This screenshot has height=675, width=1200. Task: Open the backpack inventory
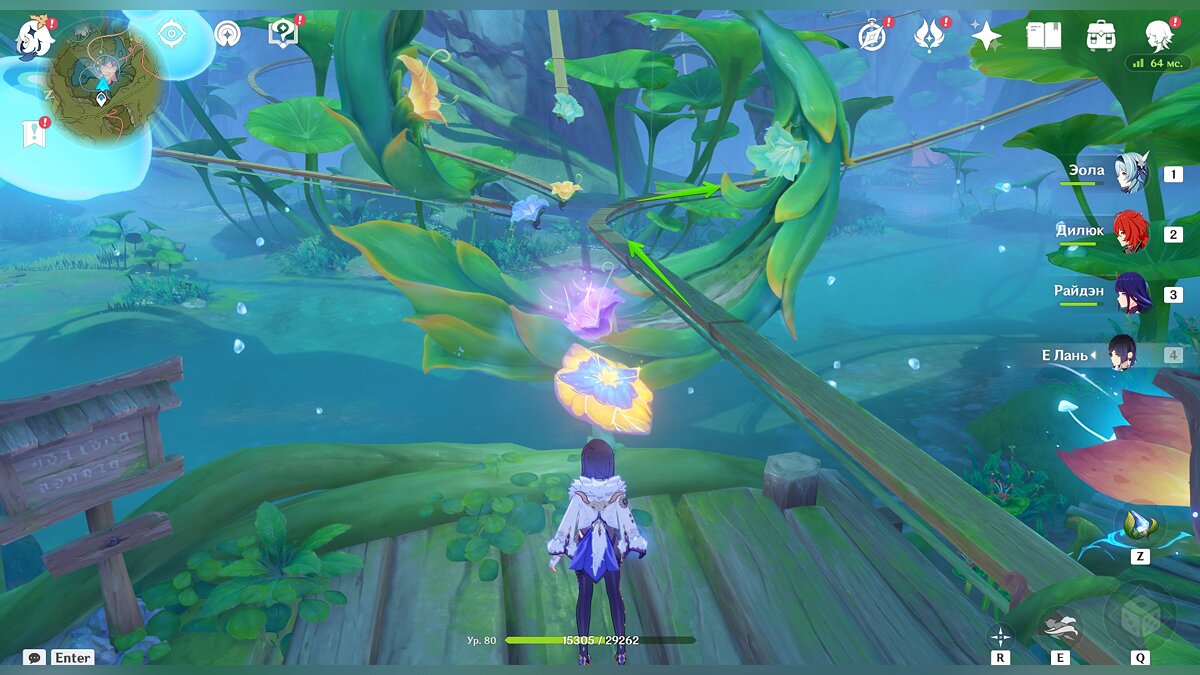click(1100, 36)
